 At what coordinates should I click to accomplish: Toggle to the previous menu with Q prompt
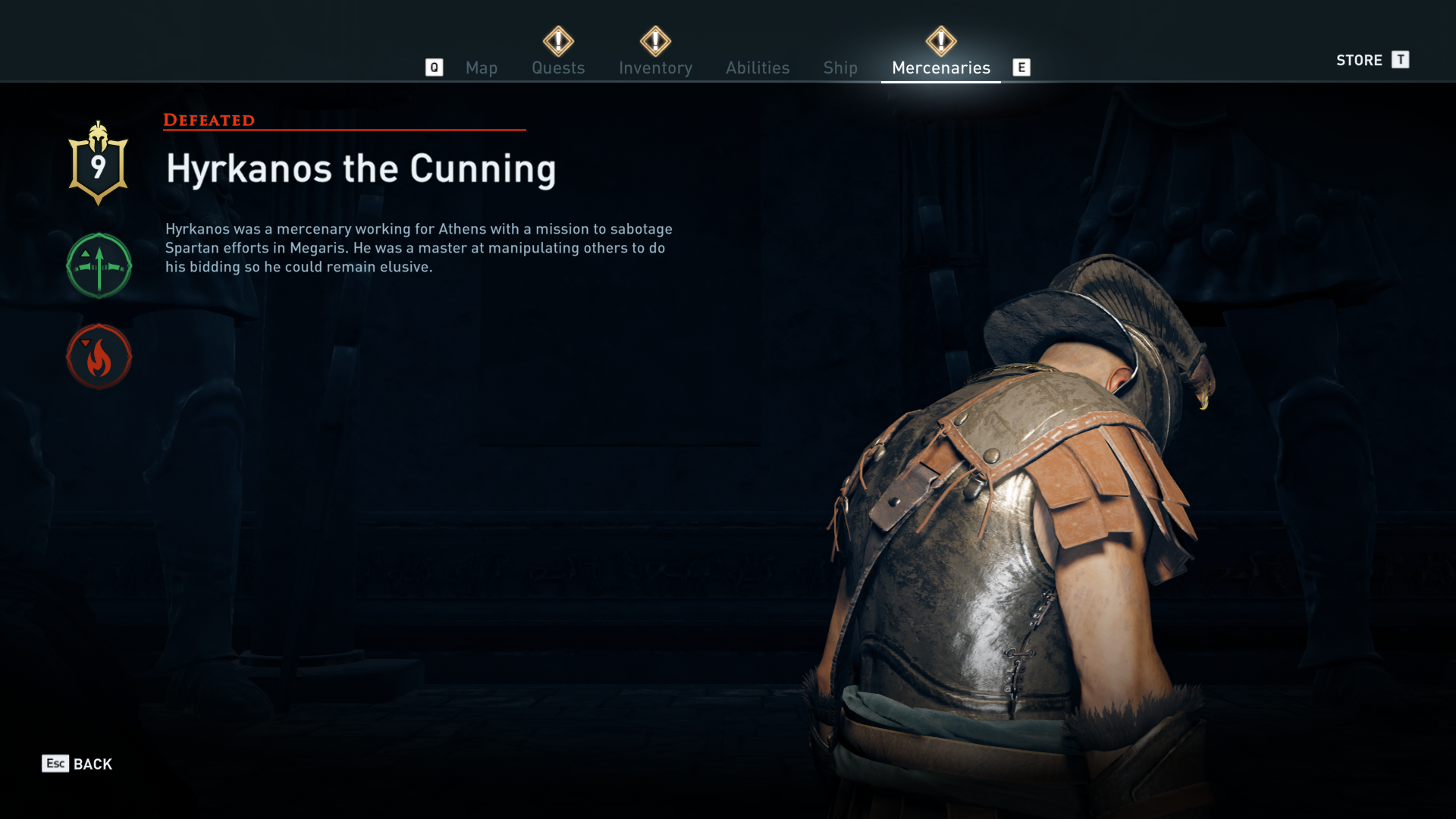click(434, 67)
